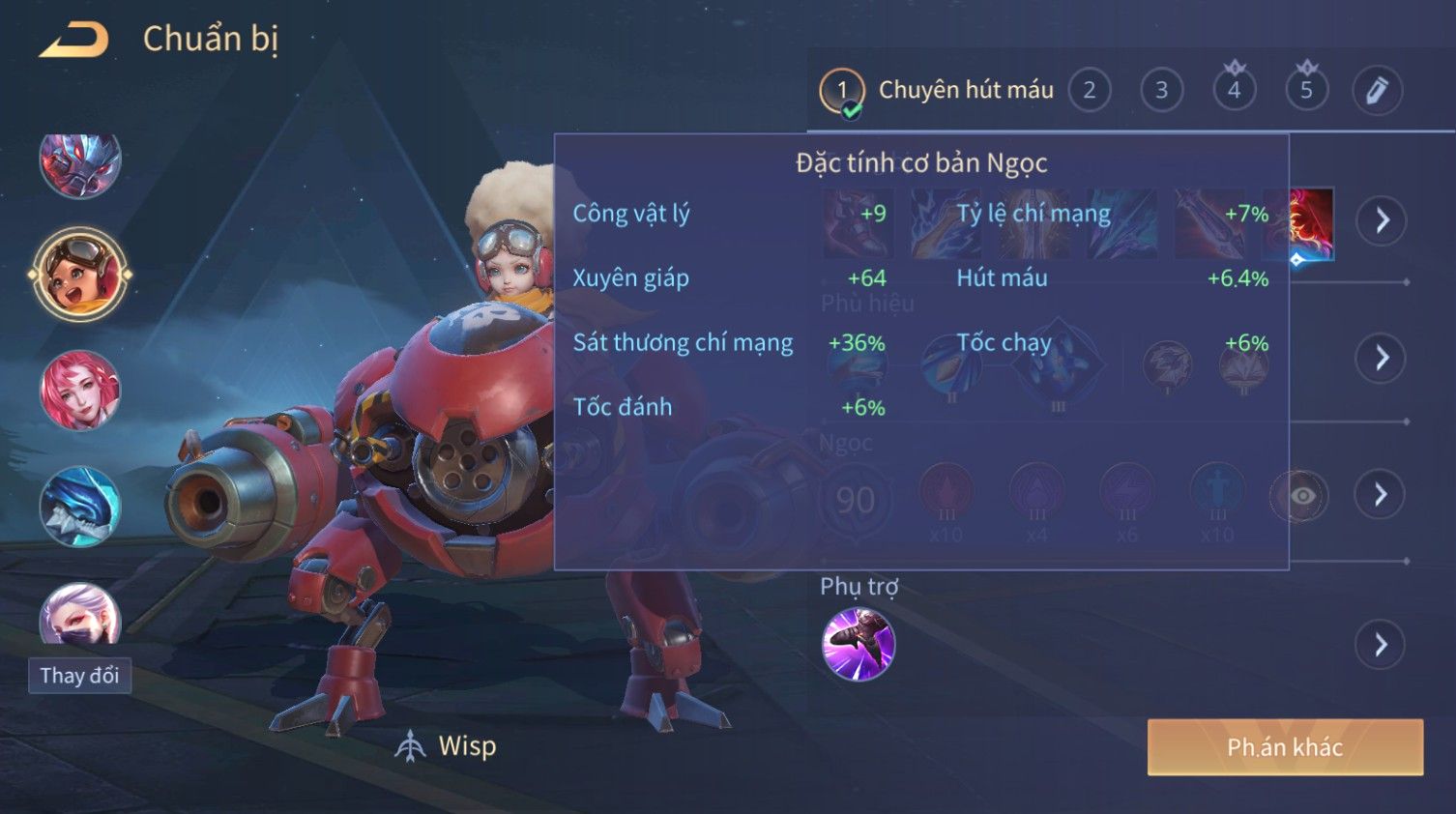Viewport: 1456px width, 814px height.
Task: Switch to preset slot 3
Action: point(1161,91)
